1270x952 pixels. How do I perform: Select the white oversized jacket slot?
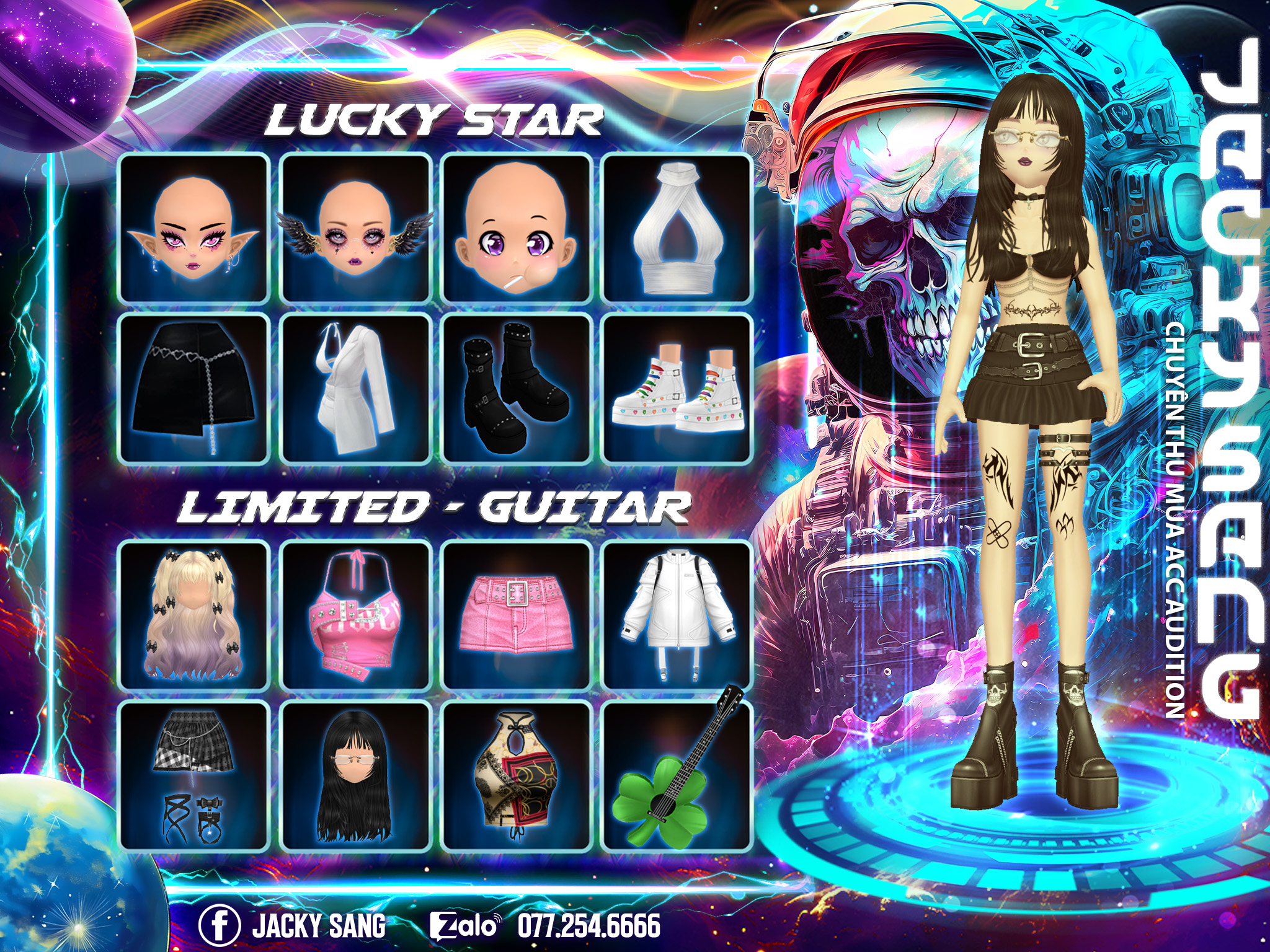pyautogui.click(x=677, y=615)
